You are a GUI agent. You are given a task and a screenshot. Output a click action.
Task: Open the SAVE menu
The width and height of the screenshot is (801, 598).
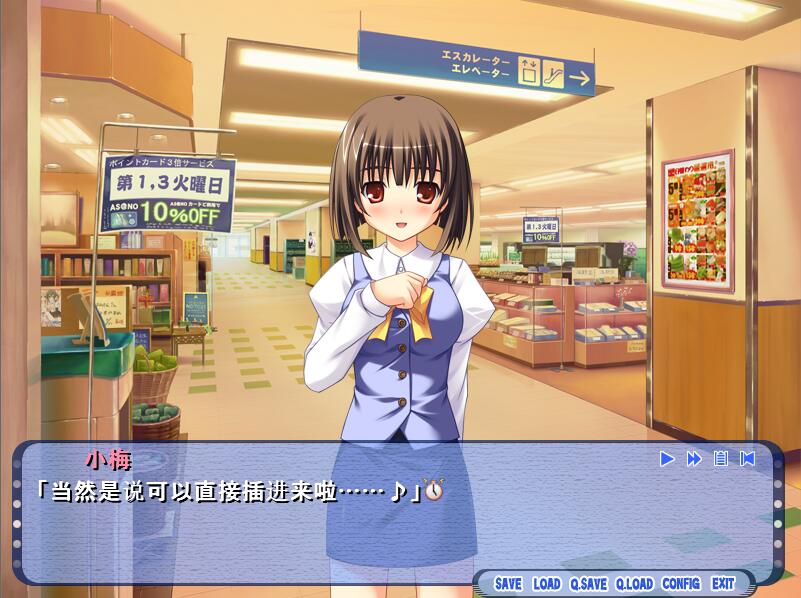click(508, 584)
